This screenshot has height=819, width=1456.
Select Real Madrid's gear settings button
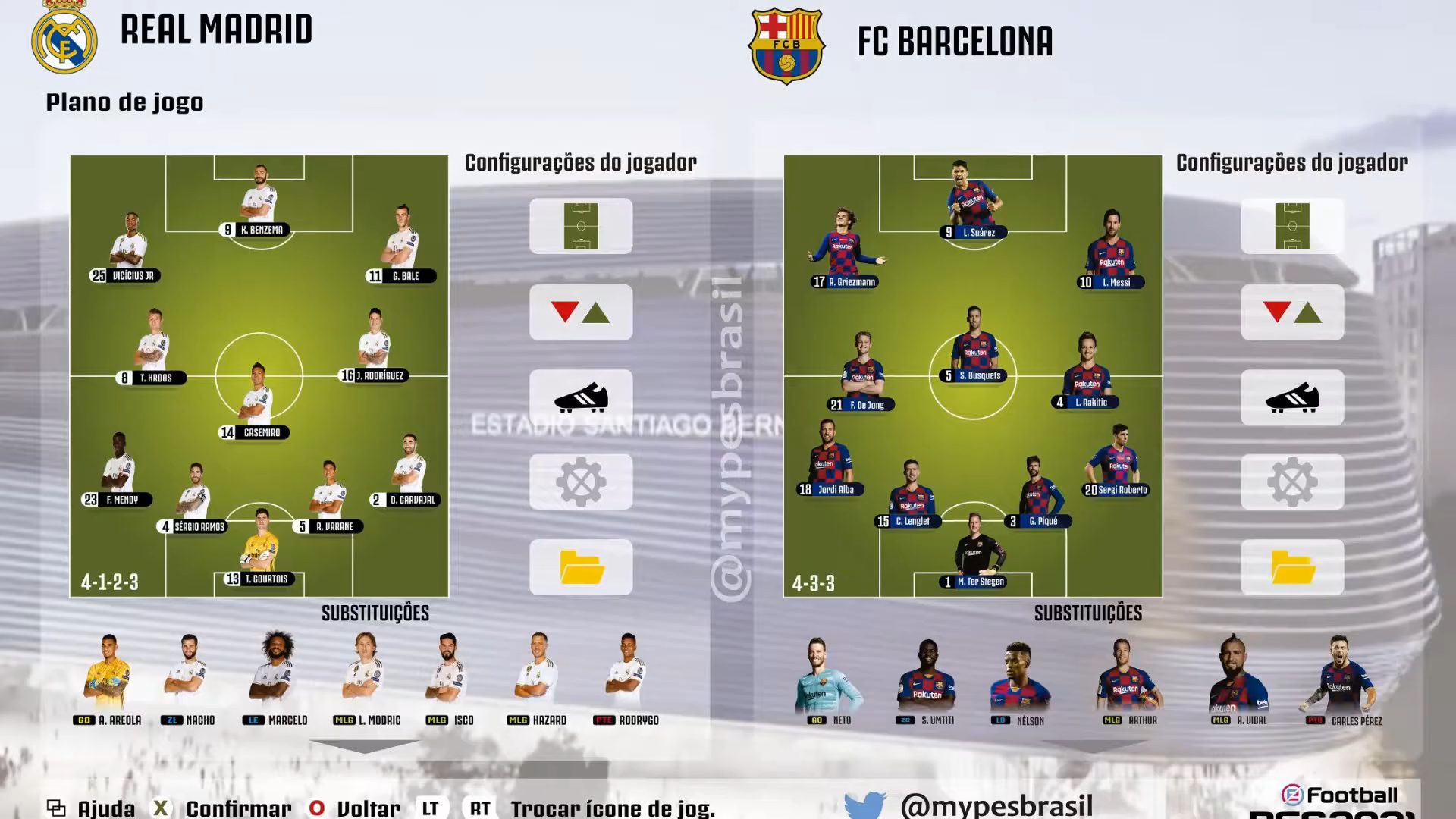tap(581, 482)
